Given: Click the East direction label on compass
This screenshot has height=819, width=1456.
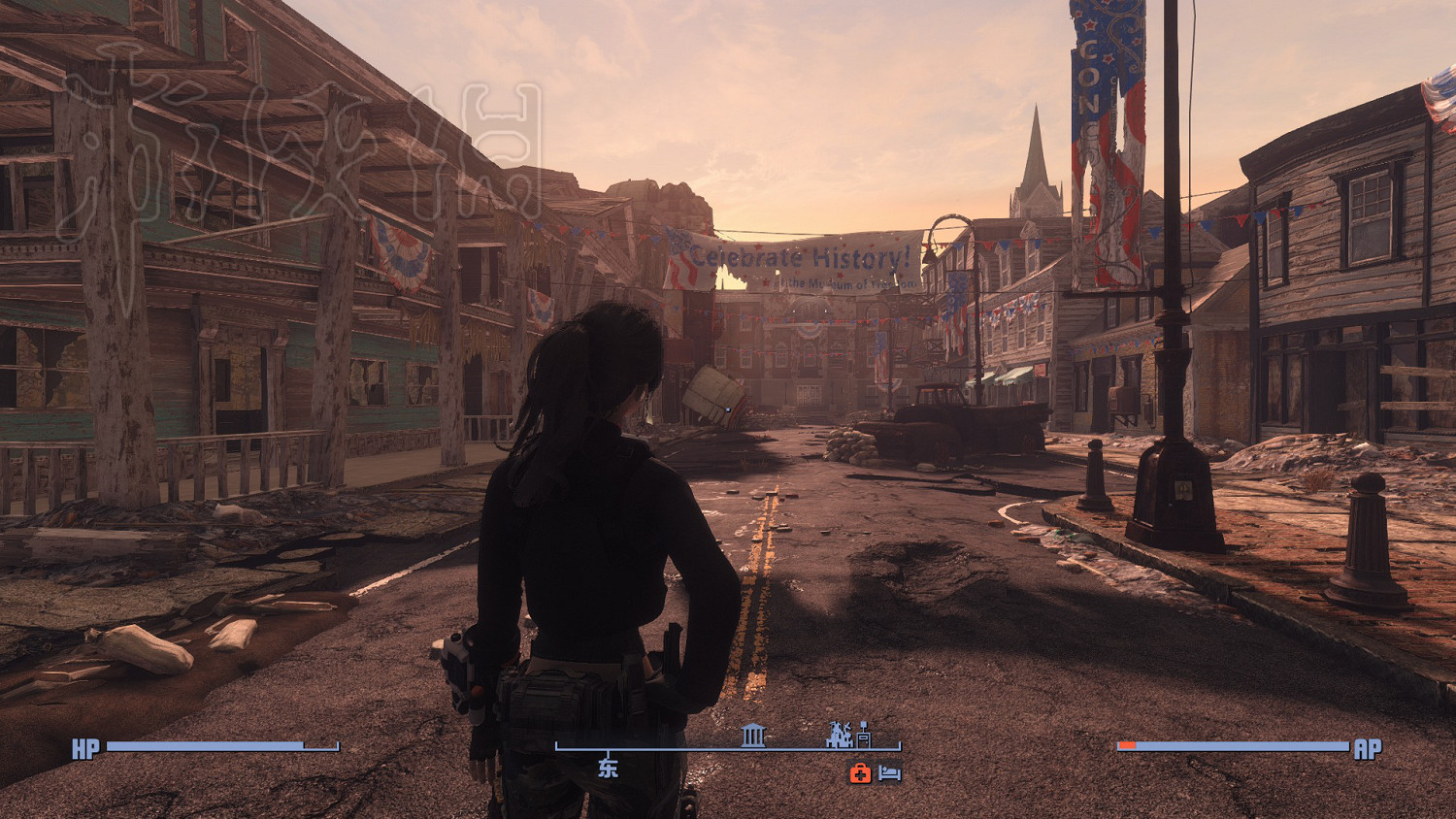Looking at the screenshot, I should tap(608, 769).
